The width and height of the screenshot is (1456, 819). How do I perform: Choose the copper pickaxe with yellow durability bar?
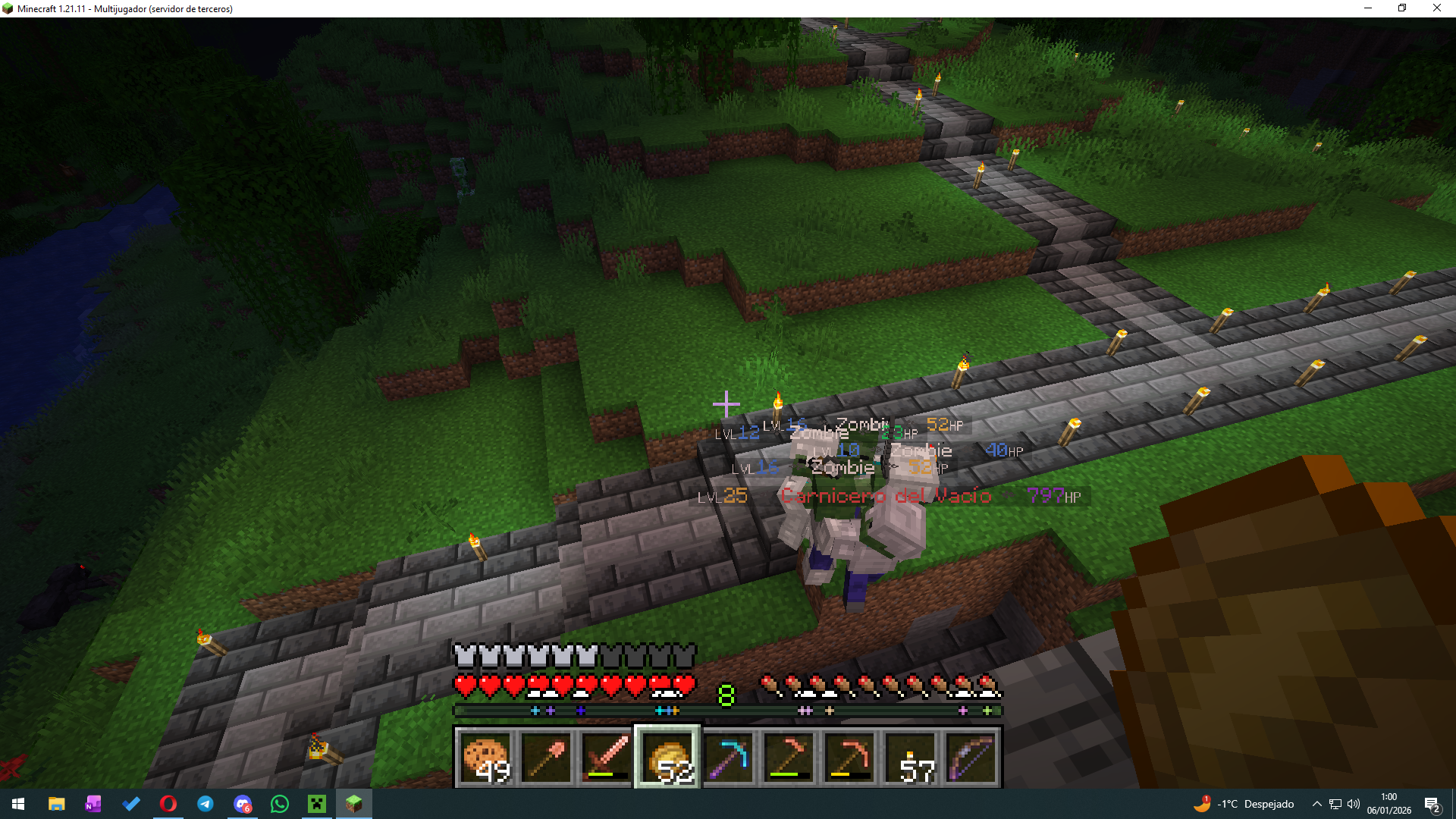(849, 757)
